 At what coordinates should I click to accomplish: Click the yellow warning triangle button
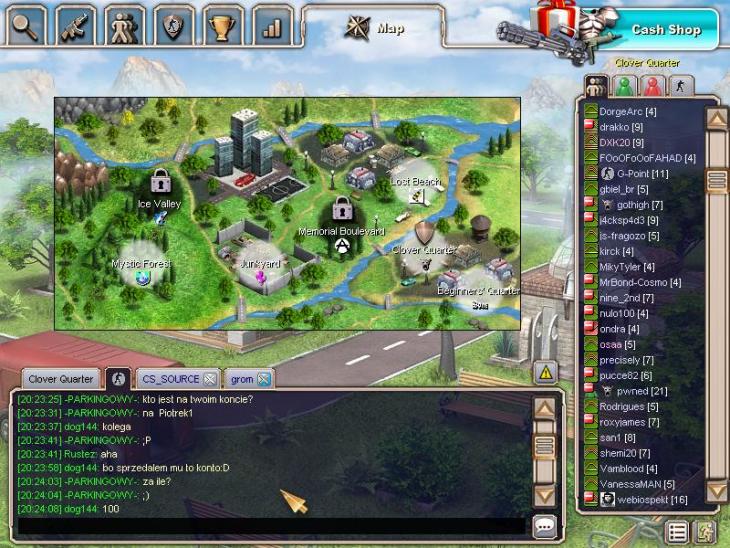(x=545, y=372)
